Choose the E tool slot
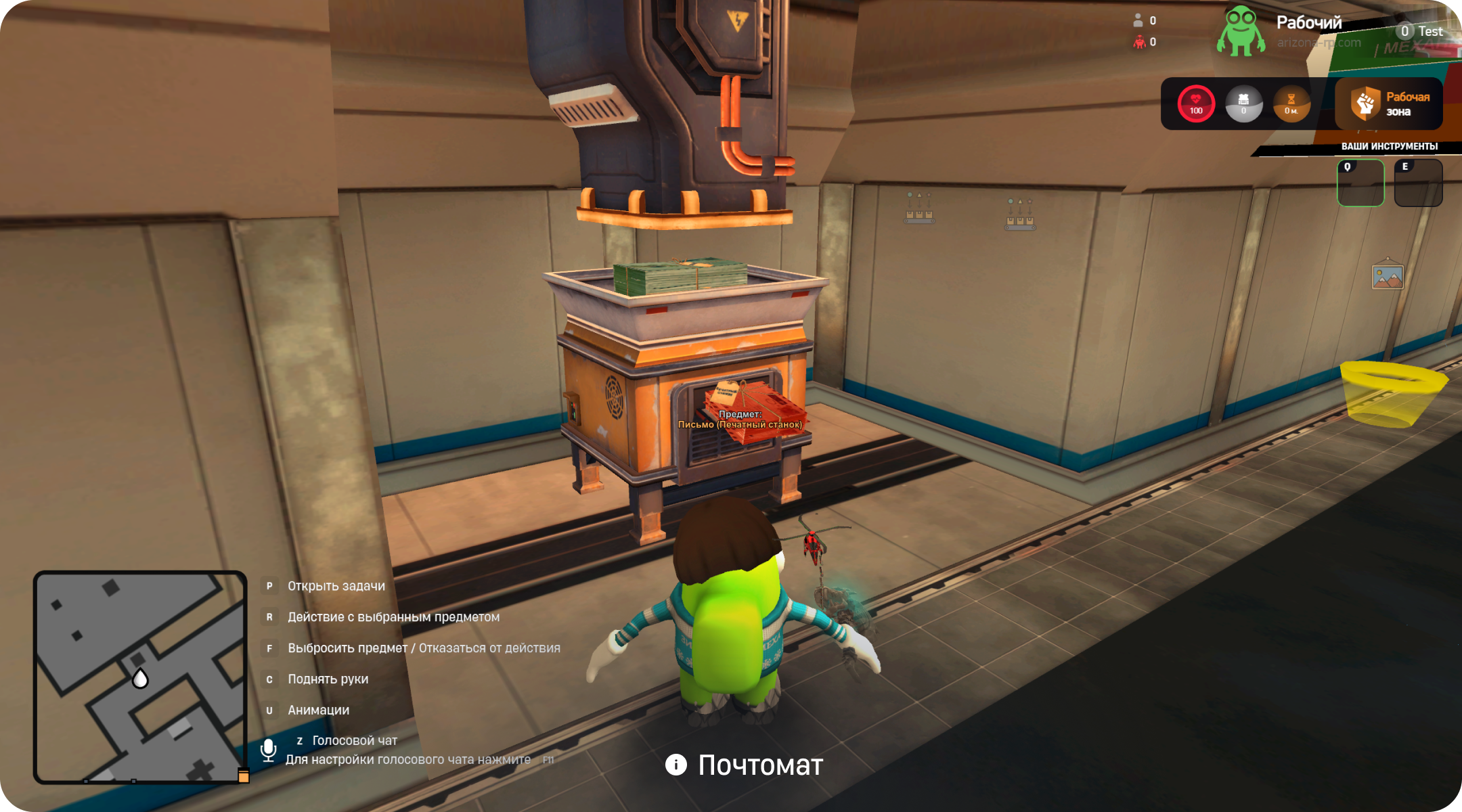Viewport: 1462px width, 812px height. click(x=1418, y=183)
